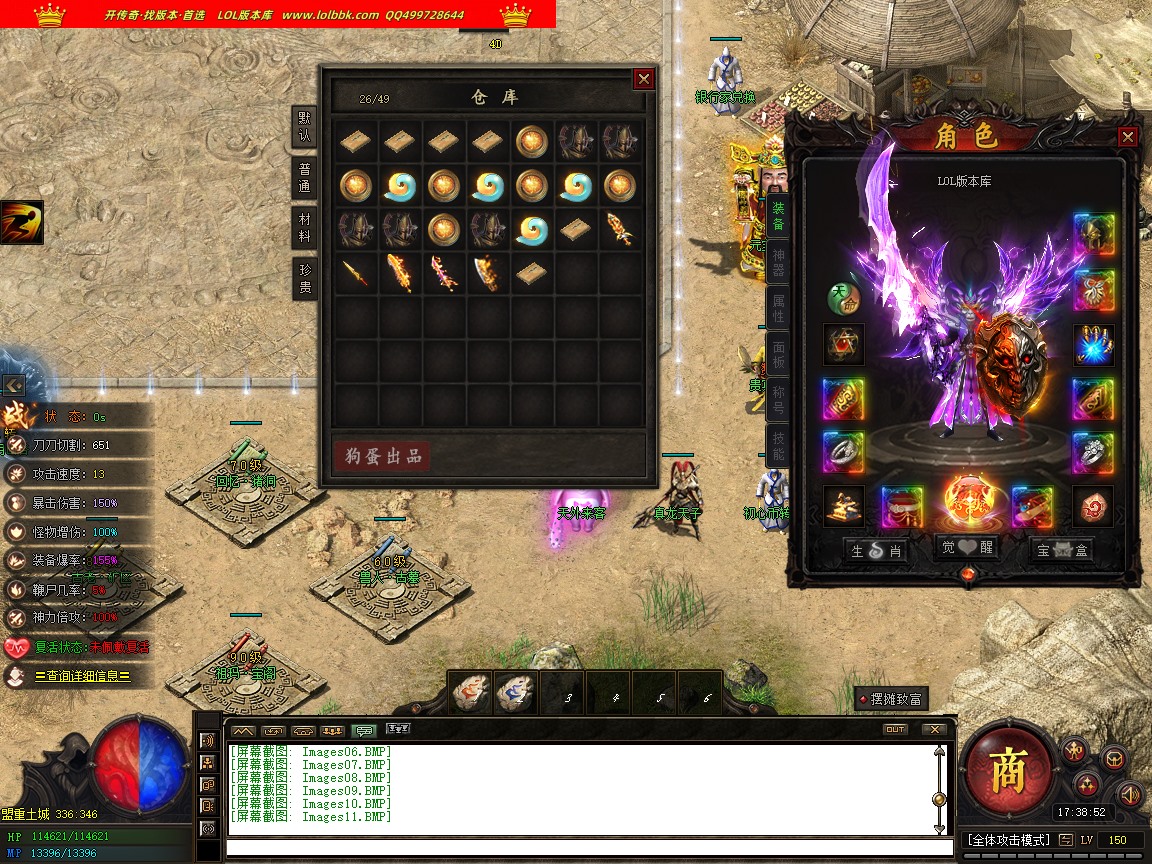Close the chat window with X
The image size is (1152, 864).
pos(934,729)
